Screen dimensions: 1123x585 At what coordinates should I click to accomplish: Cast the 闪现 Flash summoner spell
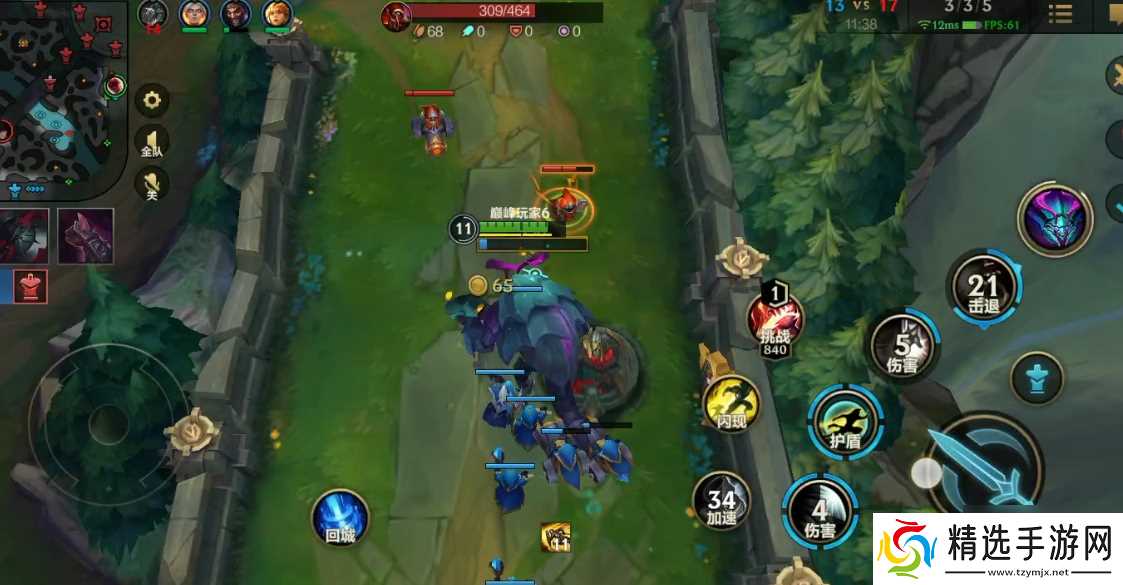point(732,405)
